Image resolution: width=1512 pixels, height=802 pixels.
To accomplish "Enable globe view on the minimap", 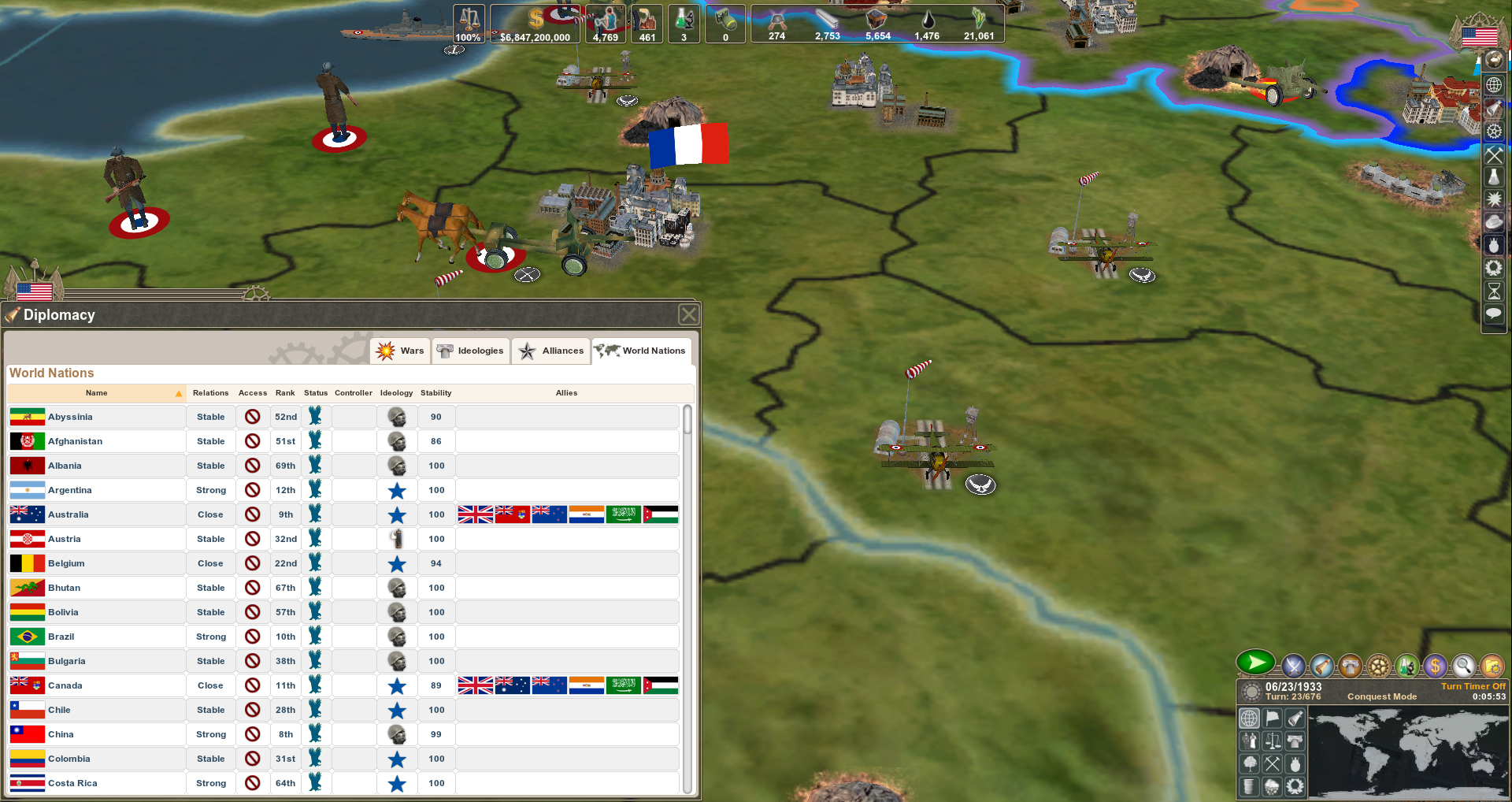I will coord(1249,719).
